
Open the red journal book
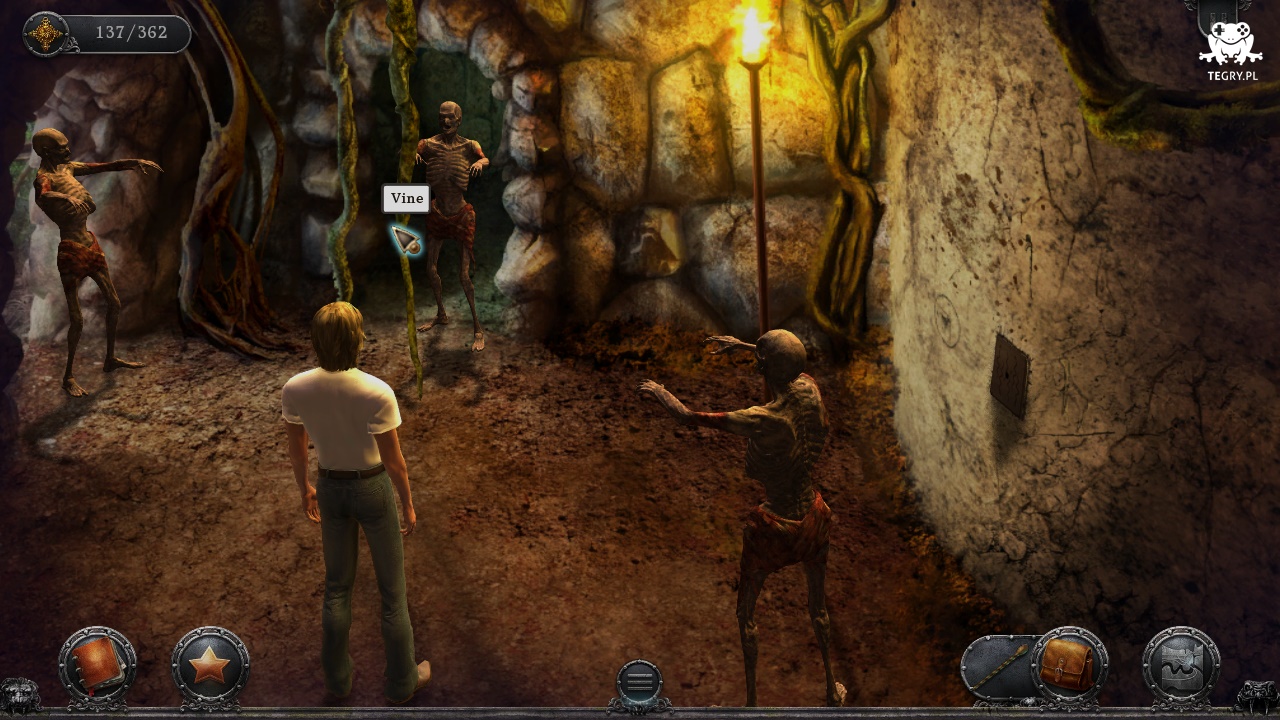(97, 664)
